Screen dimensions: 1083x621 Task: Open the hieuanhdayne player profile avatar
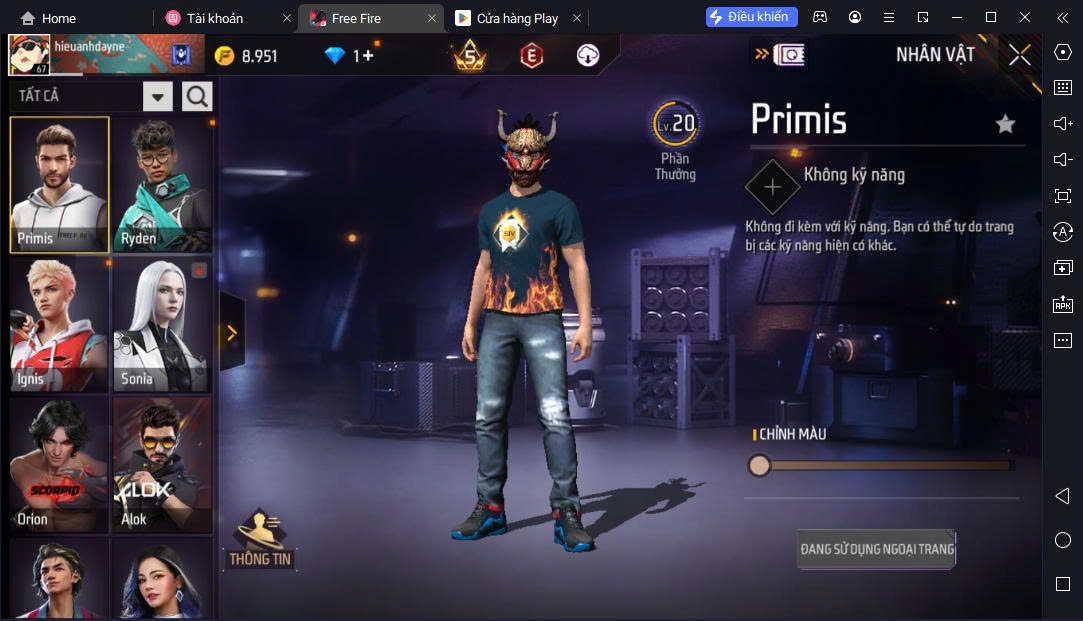click(x=29, y=55)
